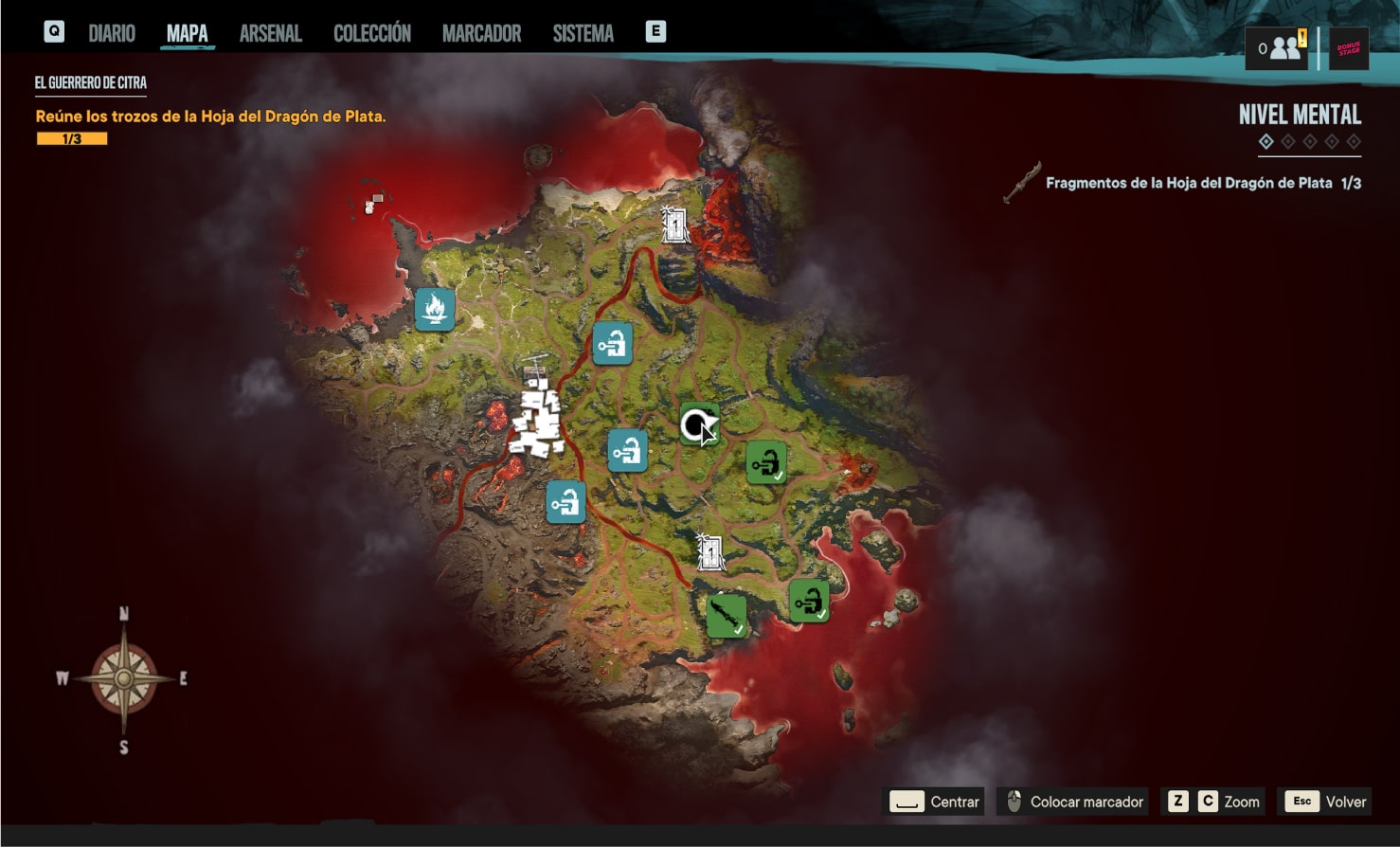Screen dimensions: 1400x847
Task: Click the pink Bonus Stage icon
Action: pos(1349,48)
